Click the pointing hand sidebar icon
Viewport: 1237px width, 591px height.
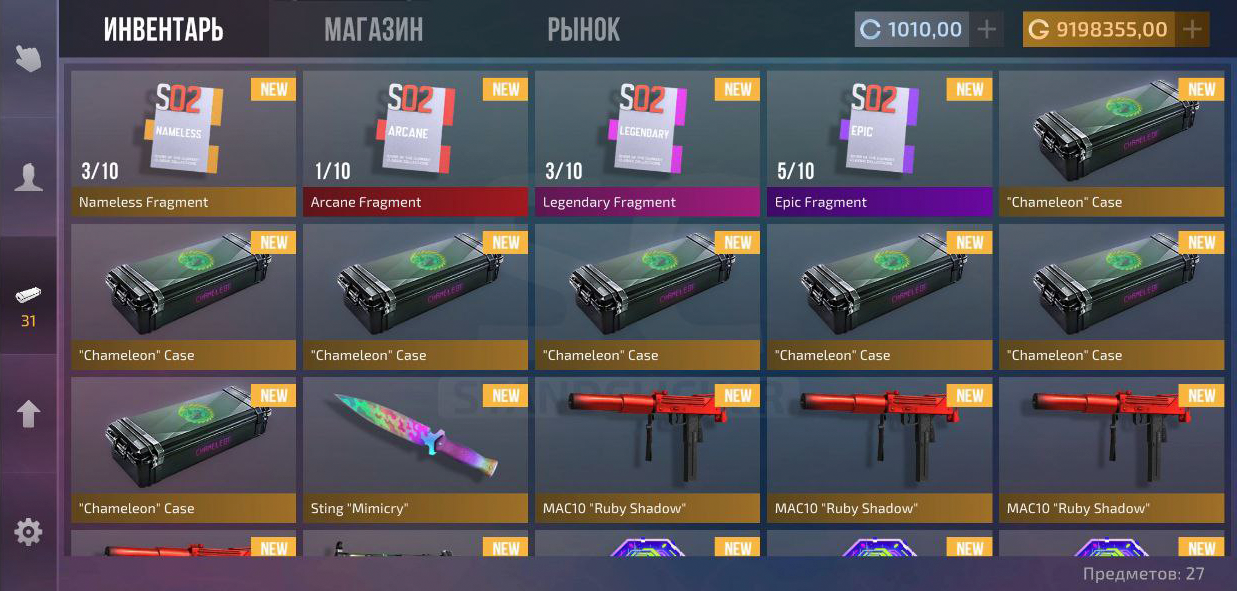pyautogui.click(x=28, y=57)
